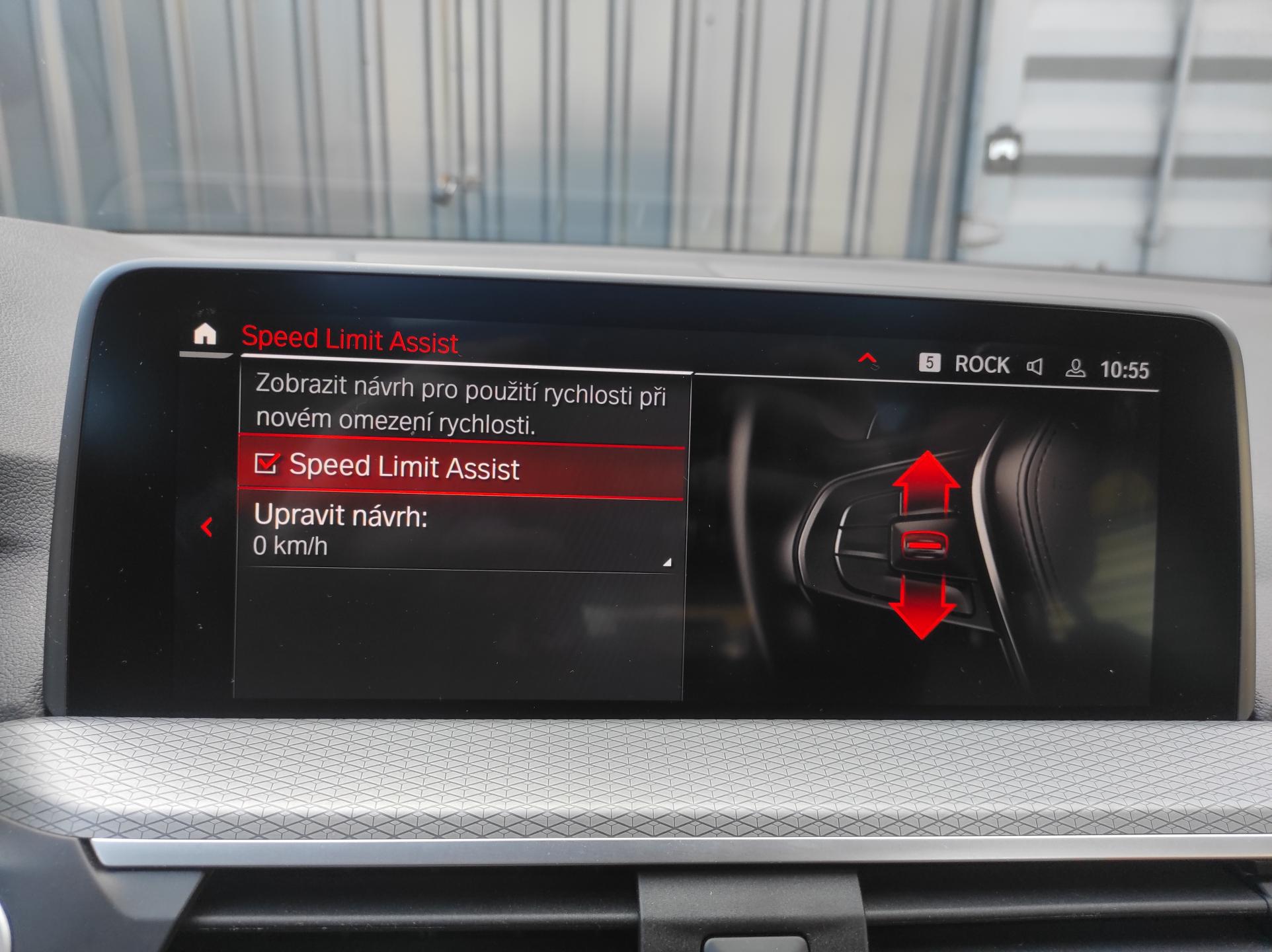The height and width of the screenshot is (952, 1272).
Task: Toggle the Speed Limit Assist checkbox
Action: coord(267,463)
